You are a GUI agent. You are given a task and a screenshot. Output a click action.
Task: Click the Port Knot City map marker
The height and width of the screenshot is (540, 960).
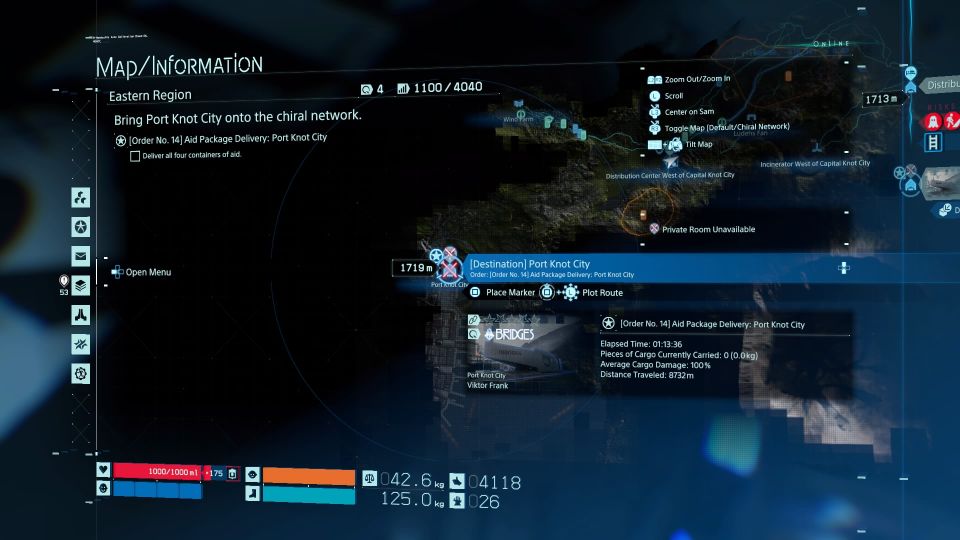click(x=450, y=267)
